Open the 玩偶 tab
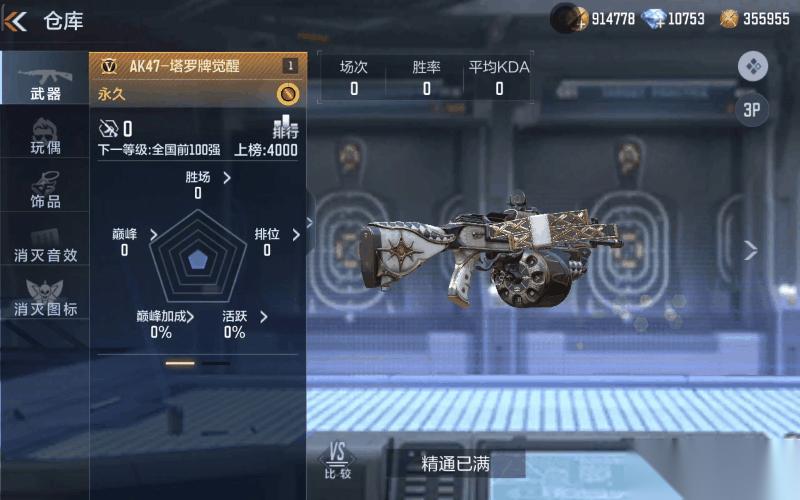 (45, 136)
